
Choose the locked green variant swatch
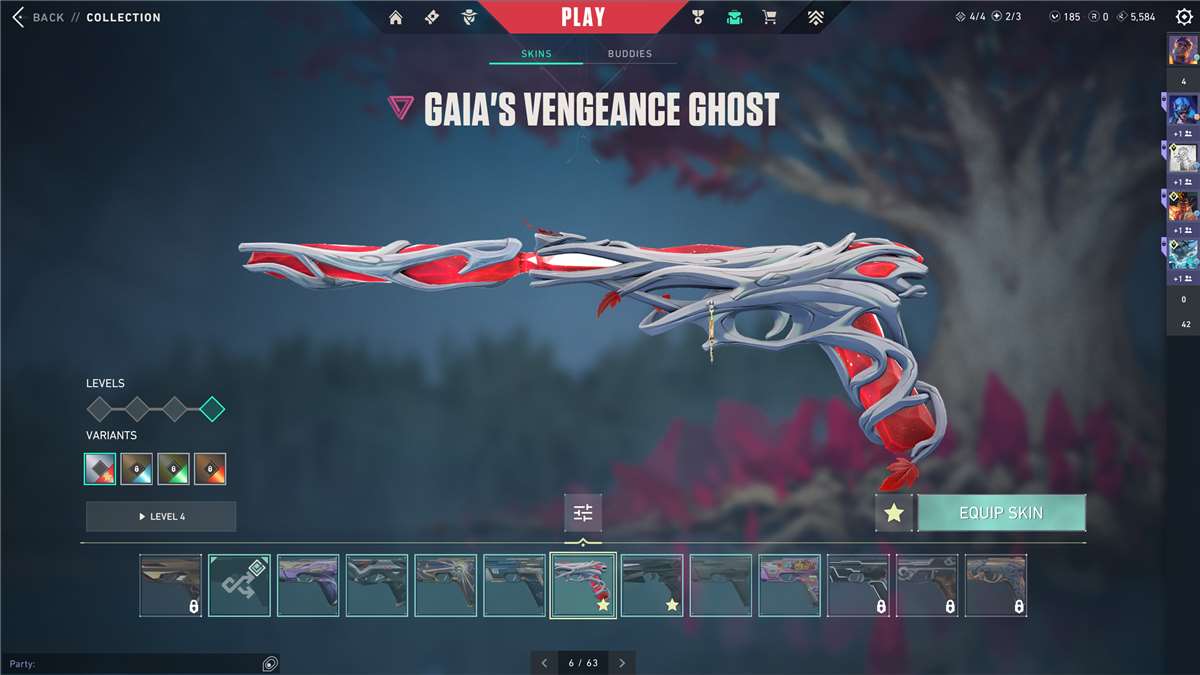tap(173, 468)
